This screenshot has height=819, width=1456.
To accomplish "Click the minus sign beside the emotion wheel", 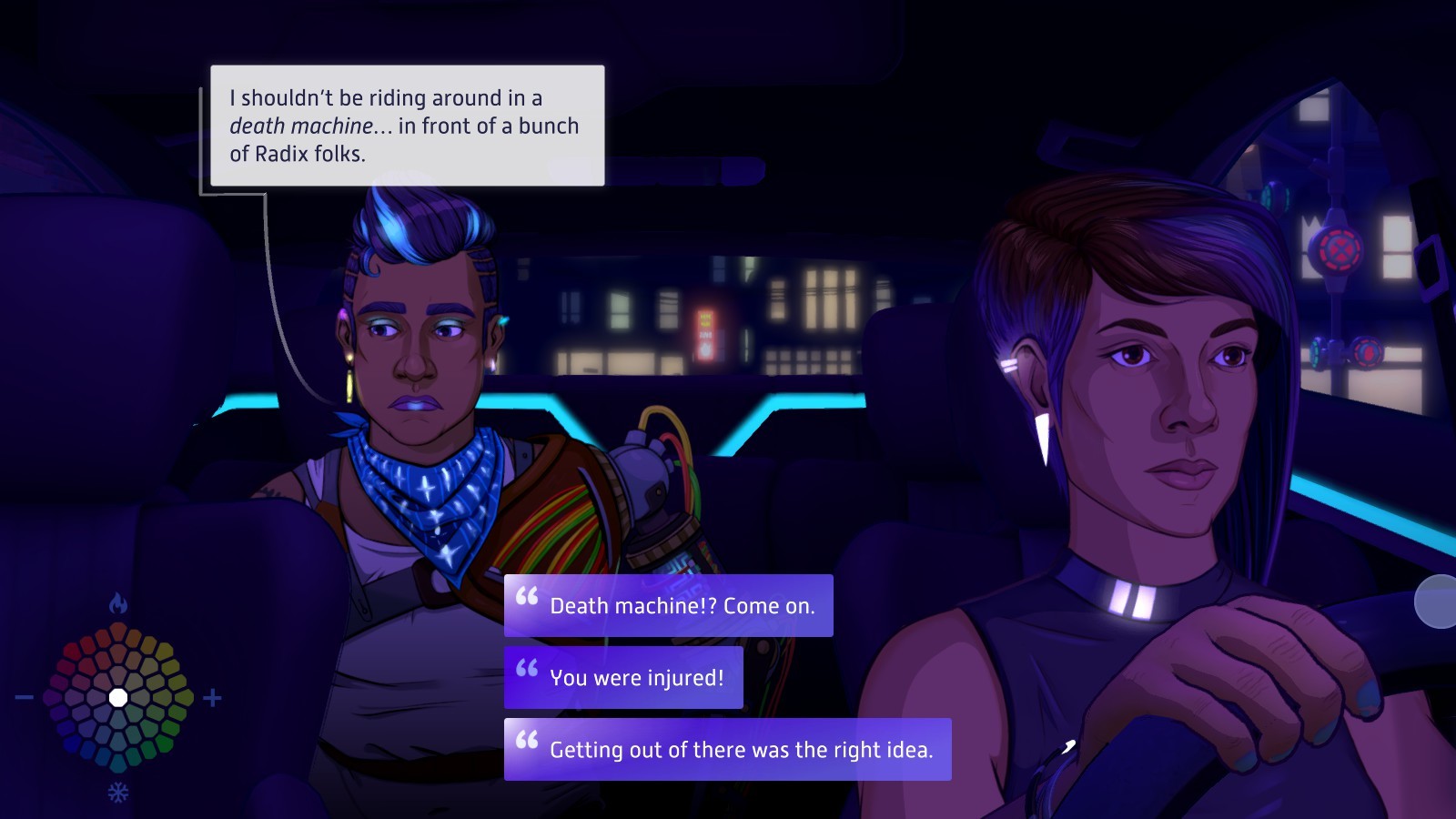I will (x=25, y=698).
